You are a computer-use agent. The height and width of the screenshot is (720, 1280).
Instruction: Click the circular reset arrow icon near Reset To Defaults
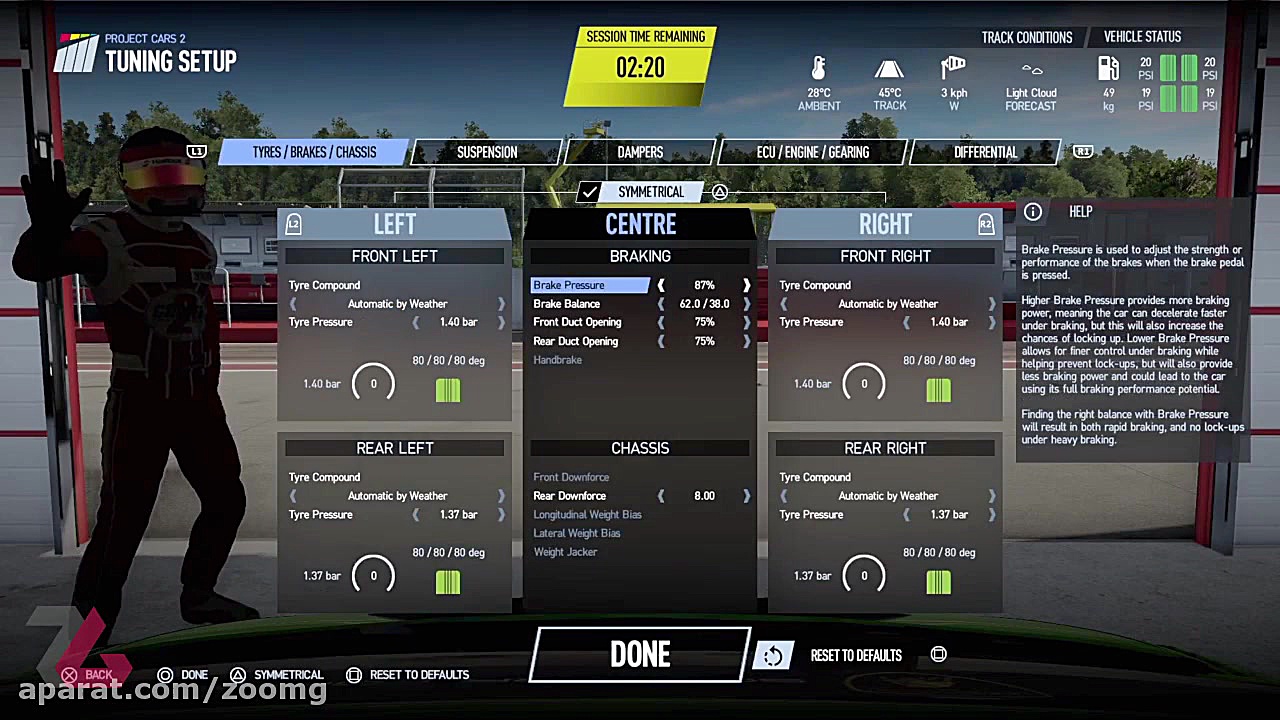(x=774, y=655)
